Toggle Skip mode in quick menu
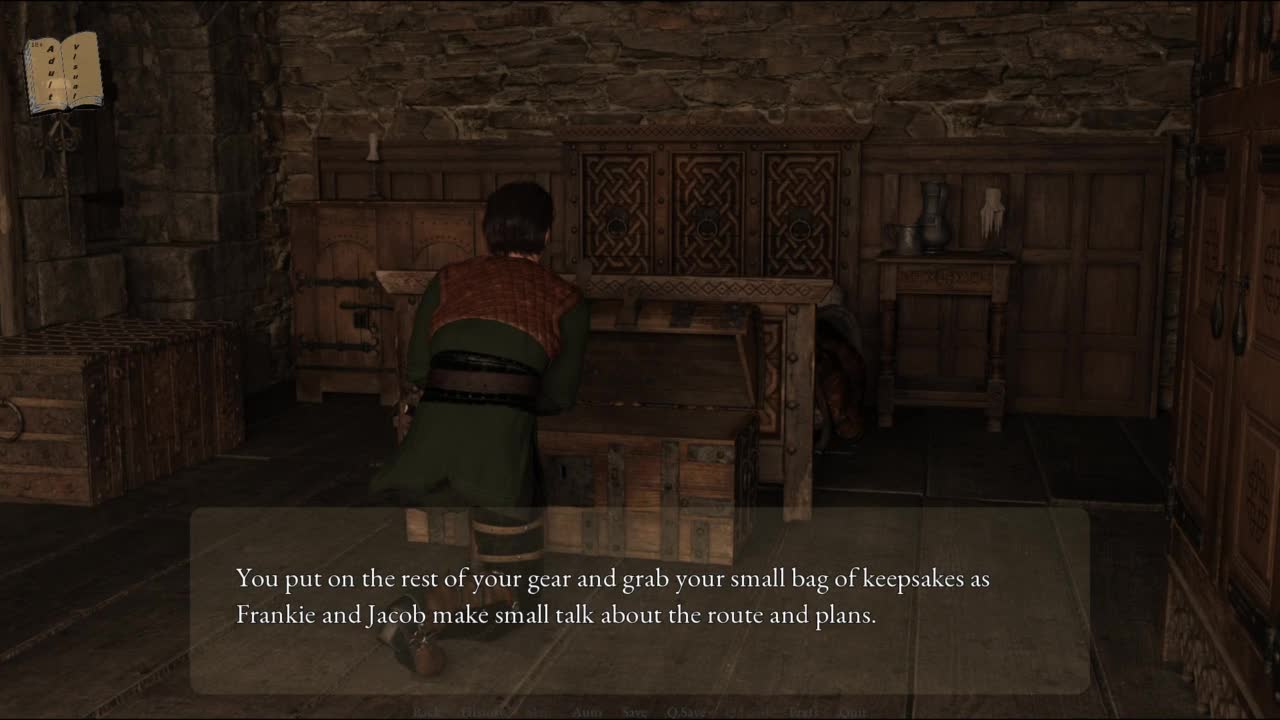Viewport: 1280px width, 720px height. 539,712
